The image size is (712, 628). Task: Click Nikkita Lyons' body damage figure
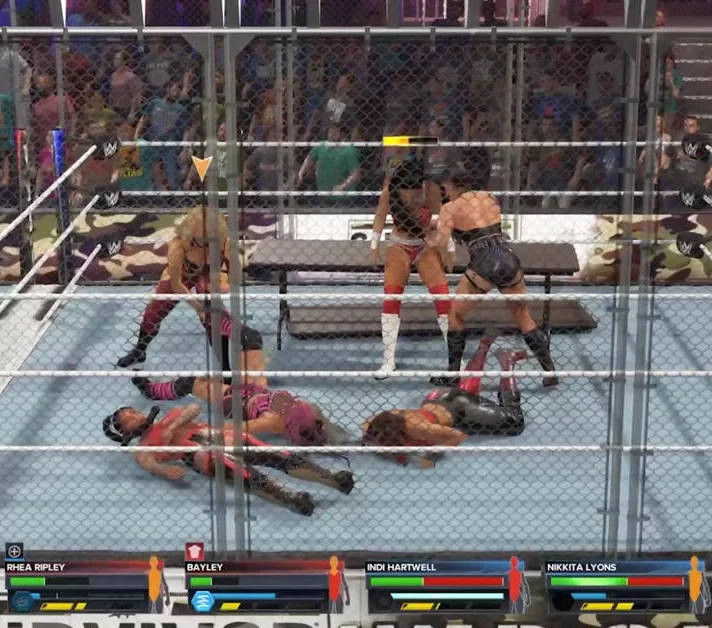[695, 583]
